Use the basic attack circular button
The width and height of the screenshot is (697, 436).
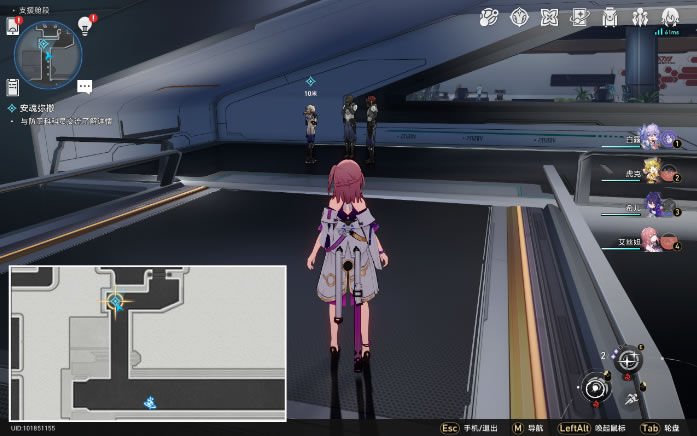click(596, 389)
